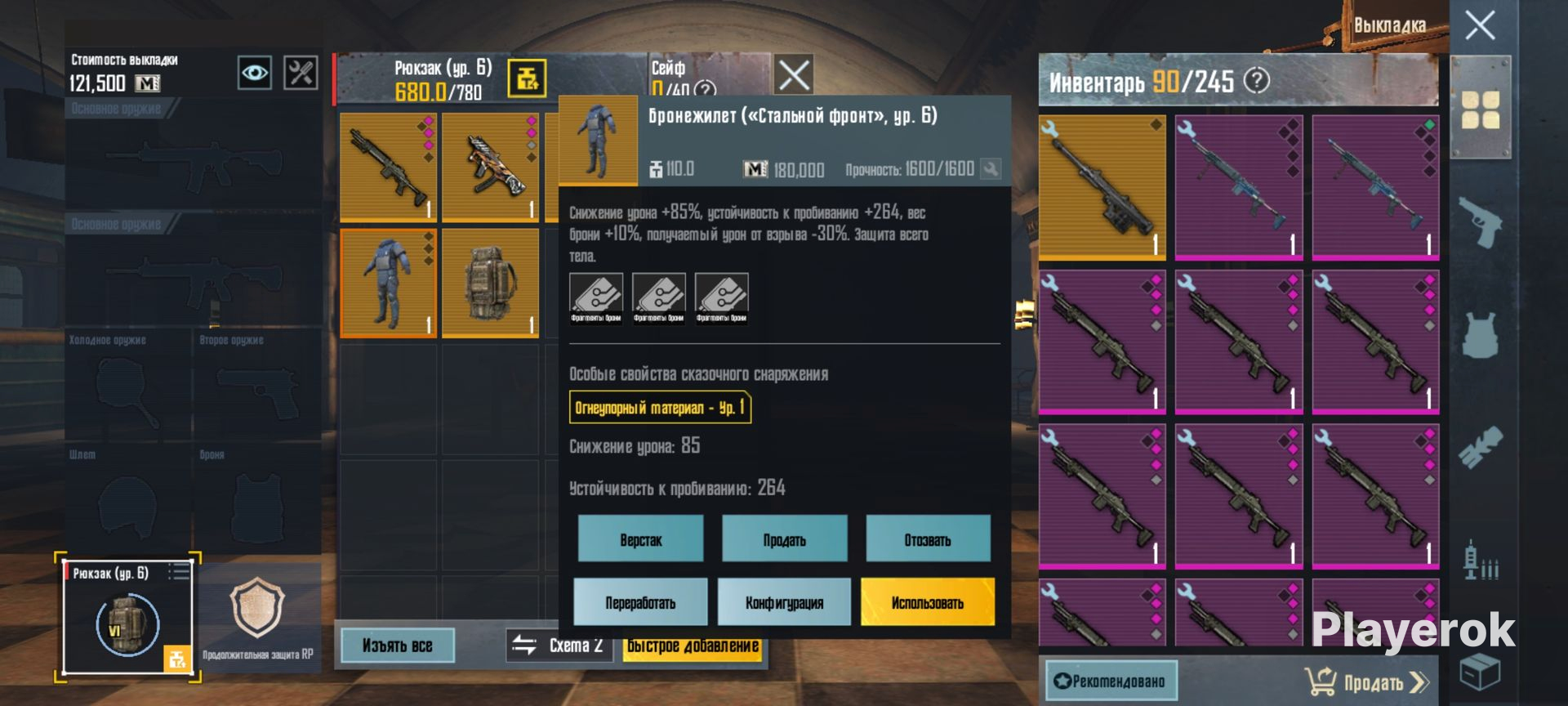Switch to the armor vest category
Image resolution: width=1568 pixels, height=706 pixels.
1480,335
